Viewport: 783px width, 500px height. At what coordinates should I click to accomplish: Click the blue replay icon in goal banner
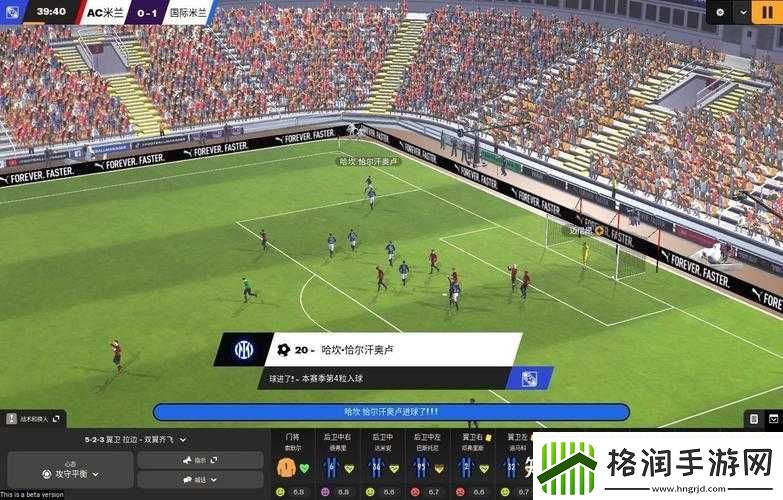[x=525, y=378]
